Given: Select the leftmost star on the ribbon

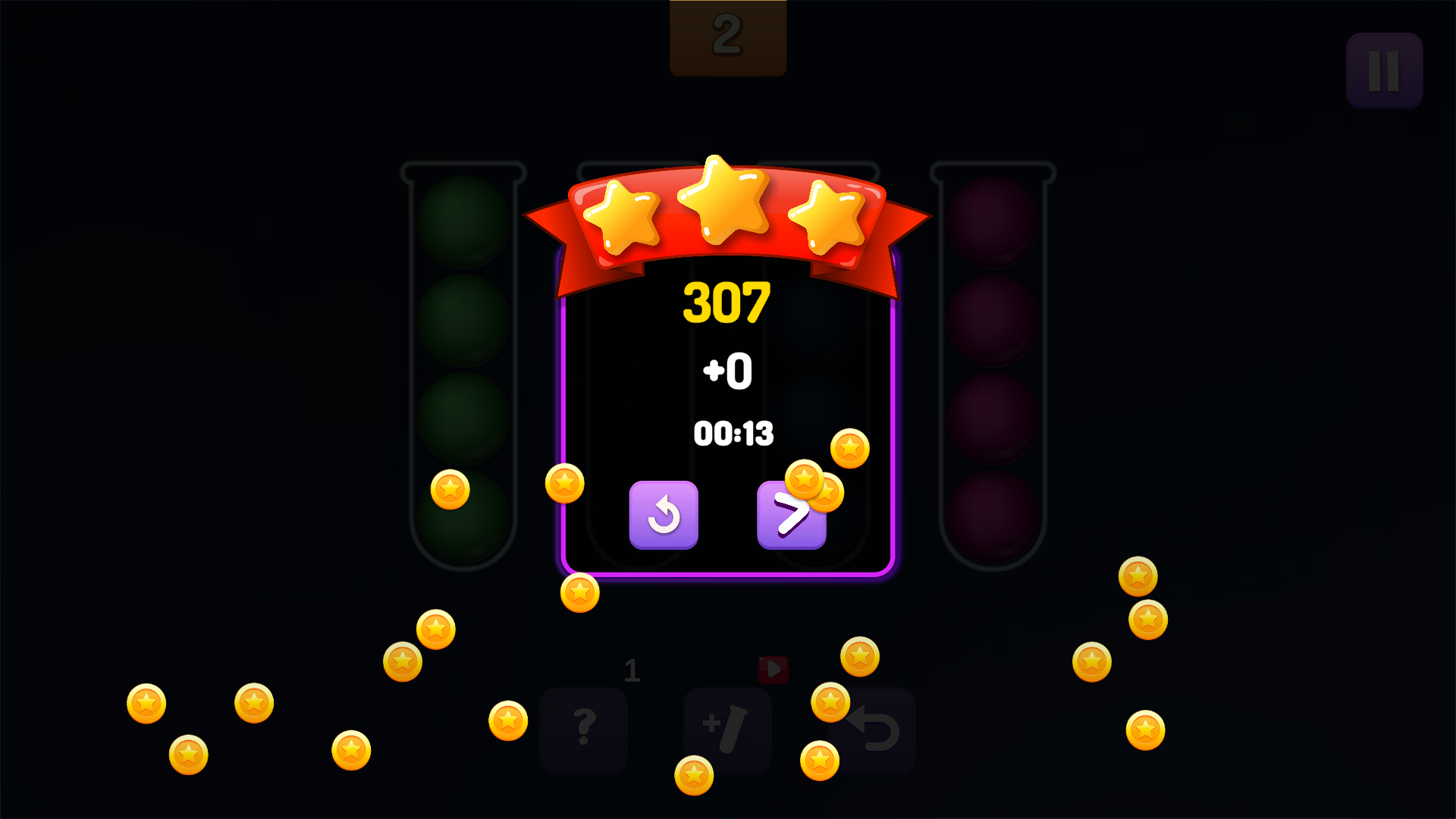Looking at the screenshot, I should click(x=623, y=216).
